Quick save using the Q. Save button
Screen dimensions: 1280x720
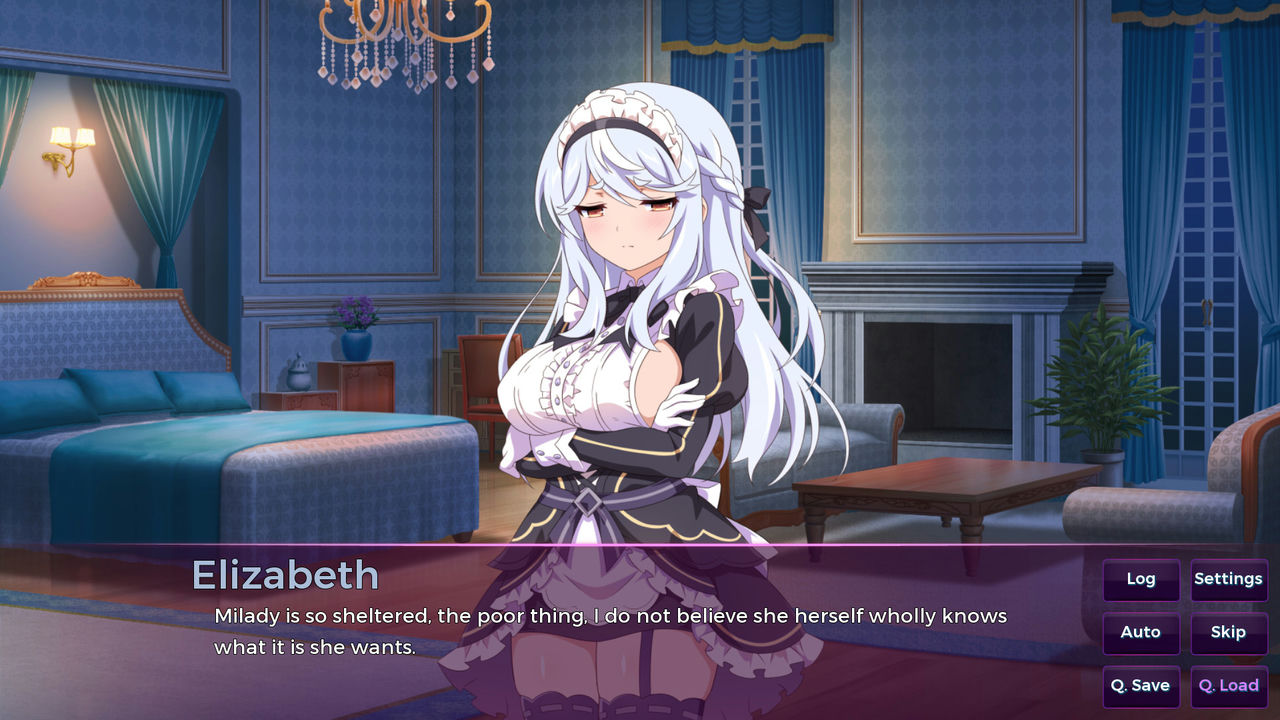[1141, 687]
